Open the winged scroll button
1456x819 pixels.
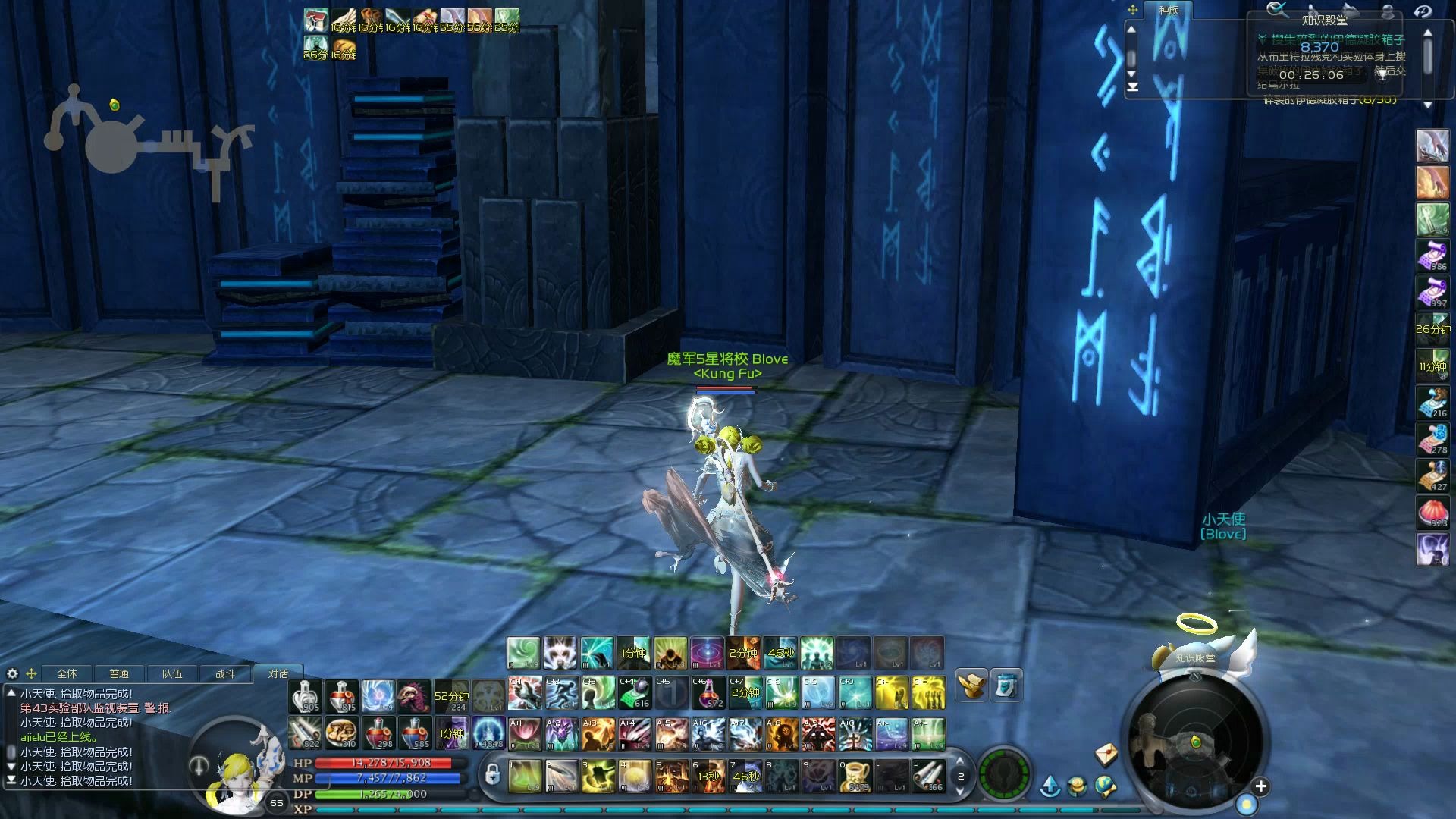(x=971, y=685)
